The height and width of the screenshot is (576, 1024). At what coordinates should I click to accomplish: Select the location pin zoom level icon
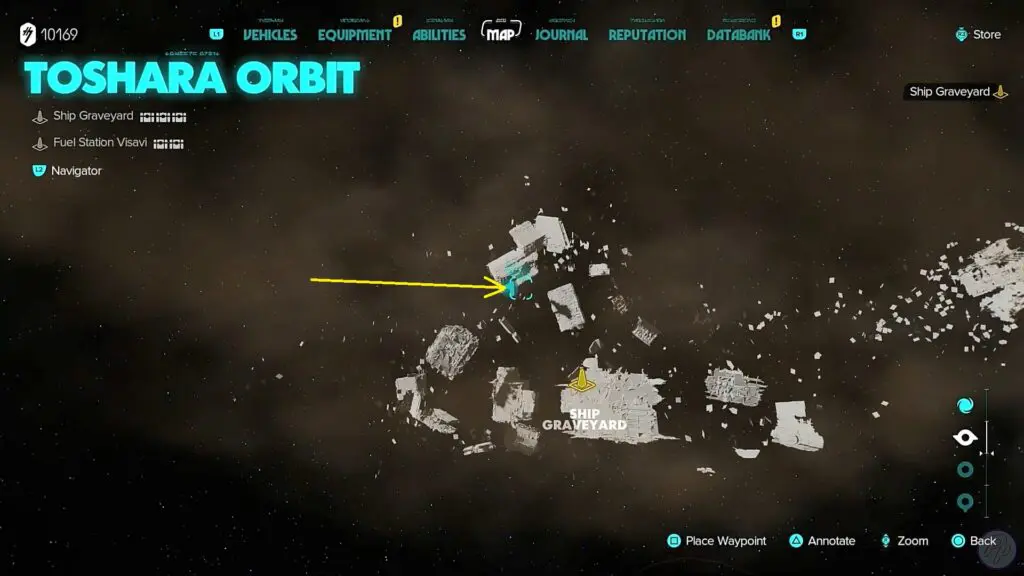tap(965, 502)
